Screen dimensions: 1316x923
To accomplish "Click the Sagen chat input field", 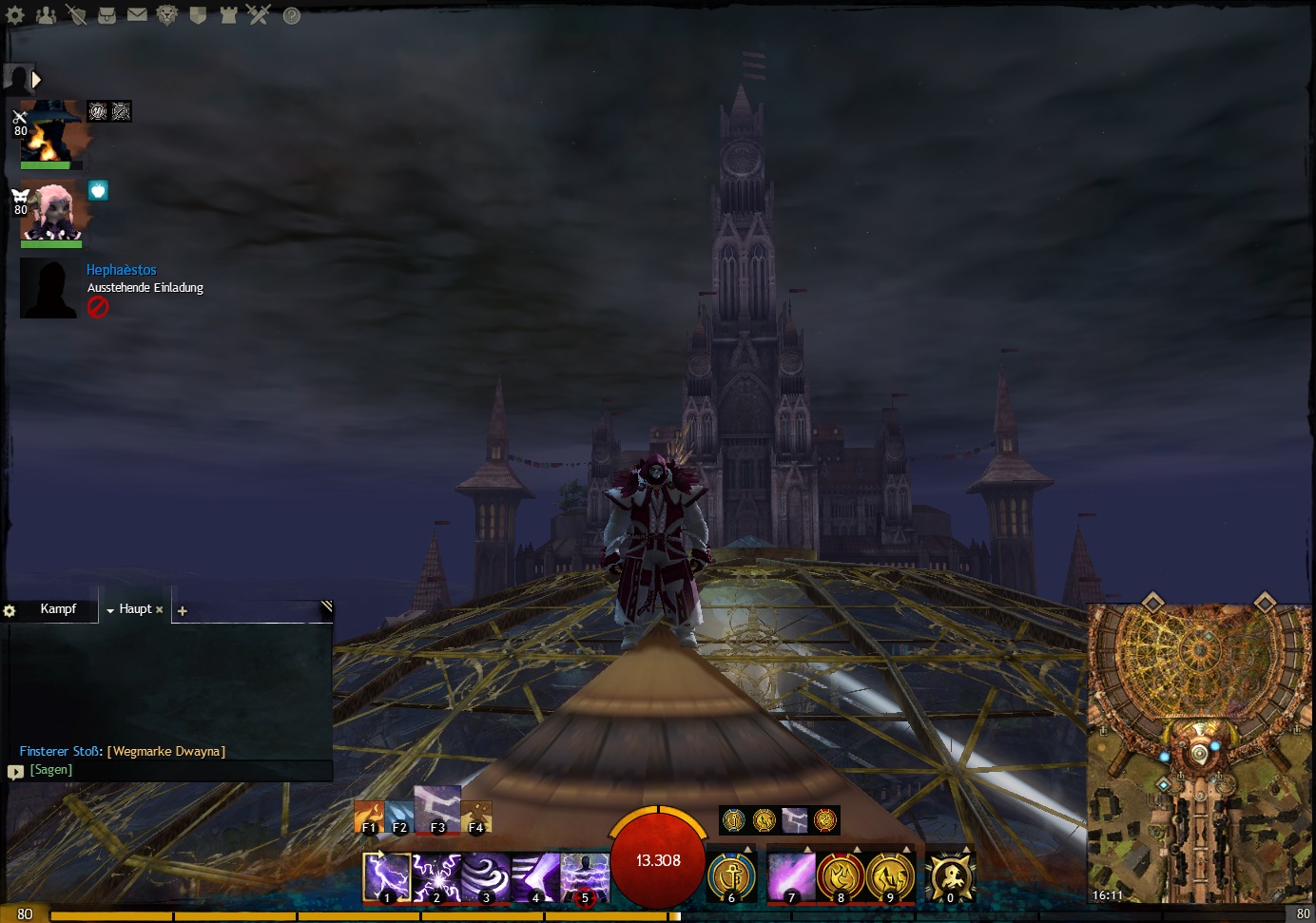I will 171,770.
